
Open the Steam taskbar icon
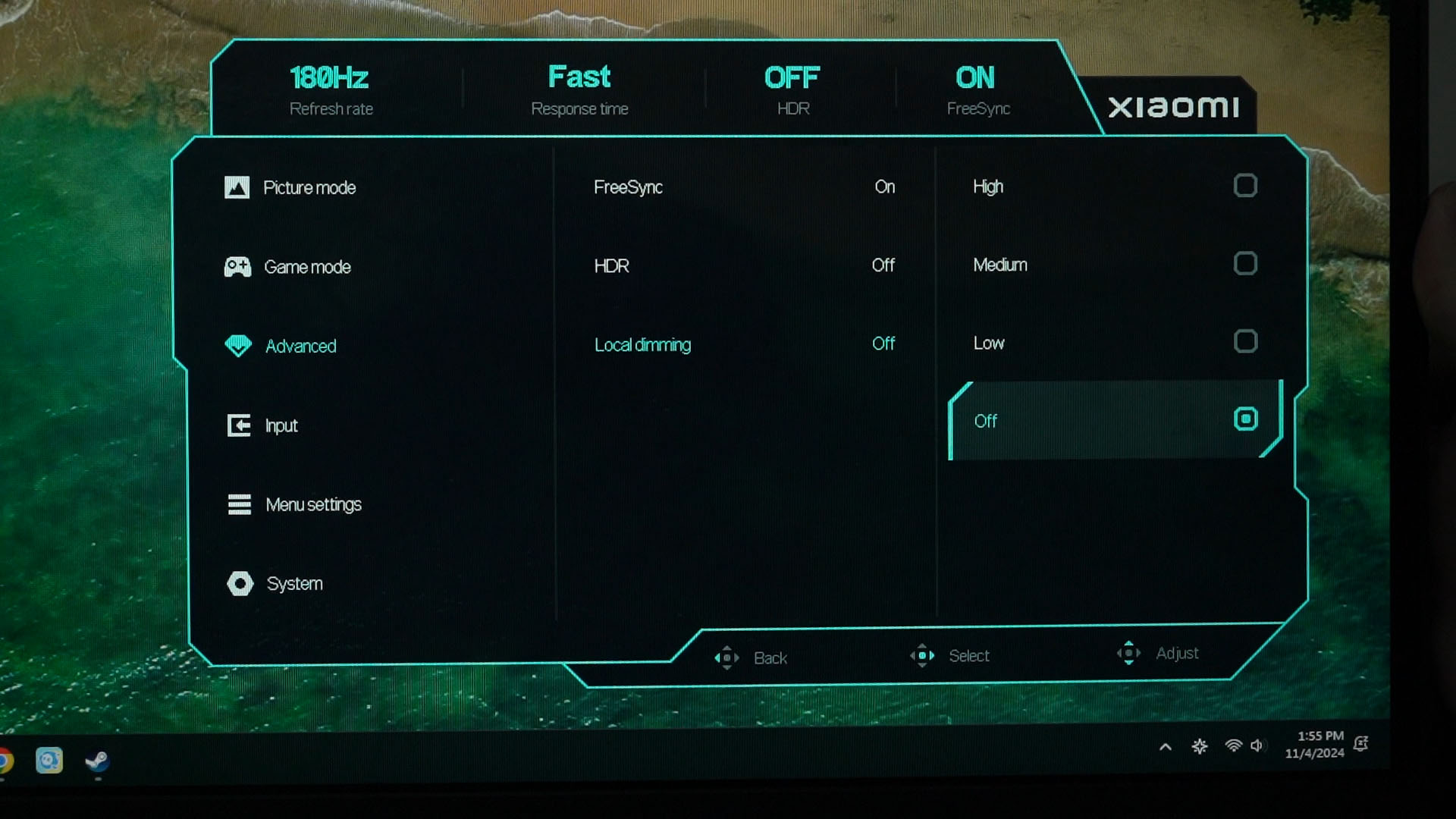click(97, 761)
